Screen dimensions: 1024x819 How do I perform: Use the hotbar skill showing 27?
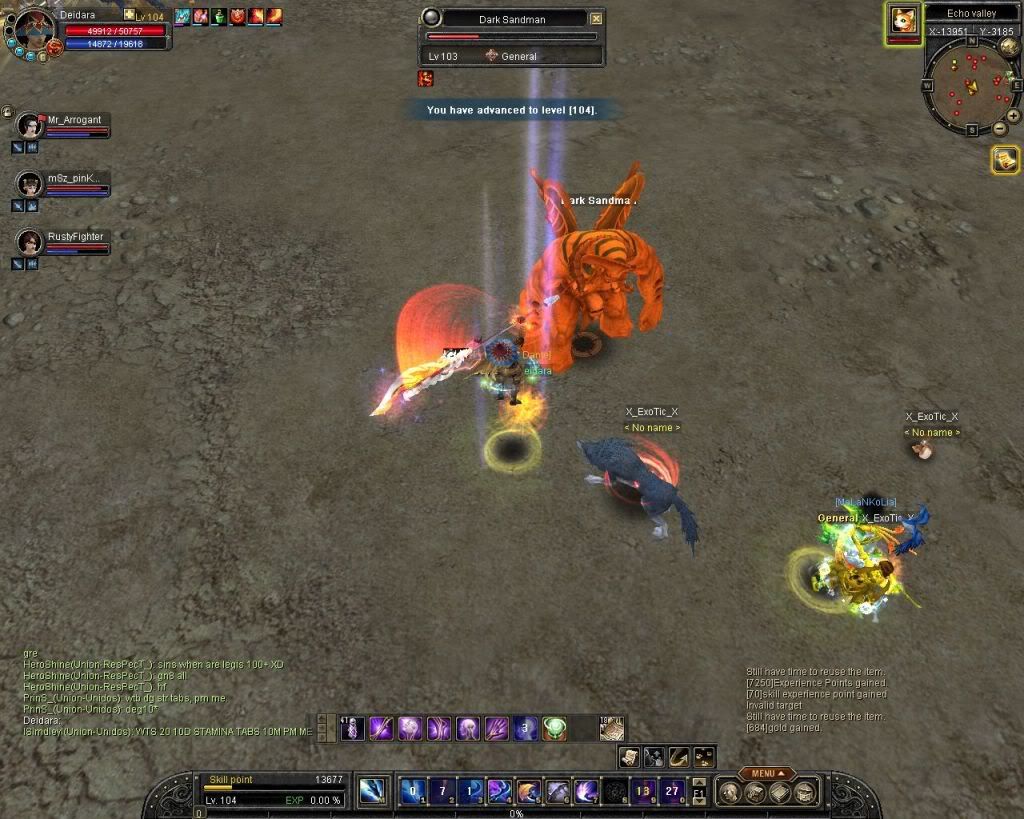(x=673, y=790)
